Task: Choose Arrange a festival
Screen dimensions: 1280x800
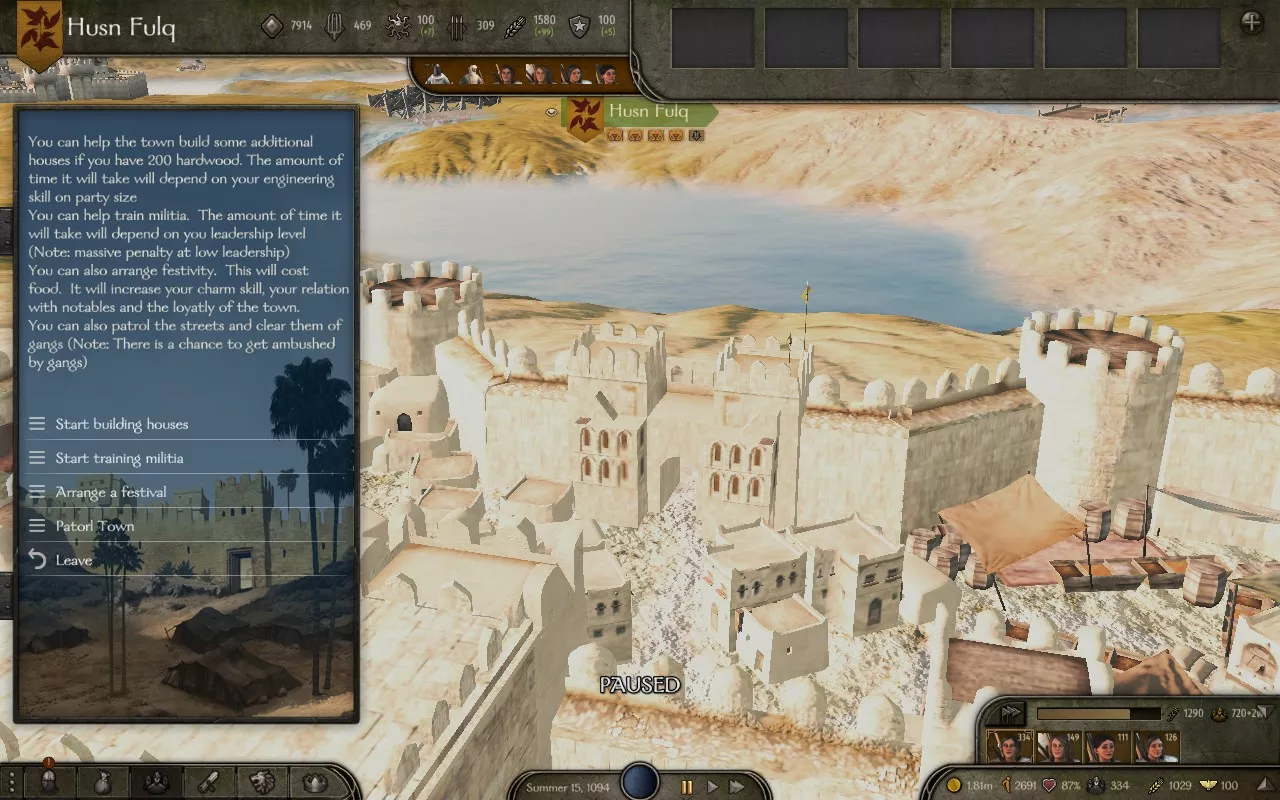Action: coord(110,492)
